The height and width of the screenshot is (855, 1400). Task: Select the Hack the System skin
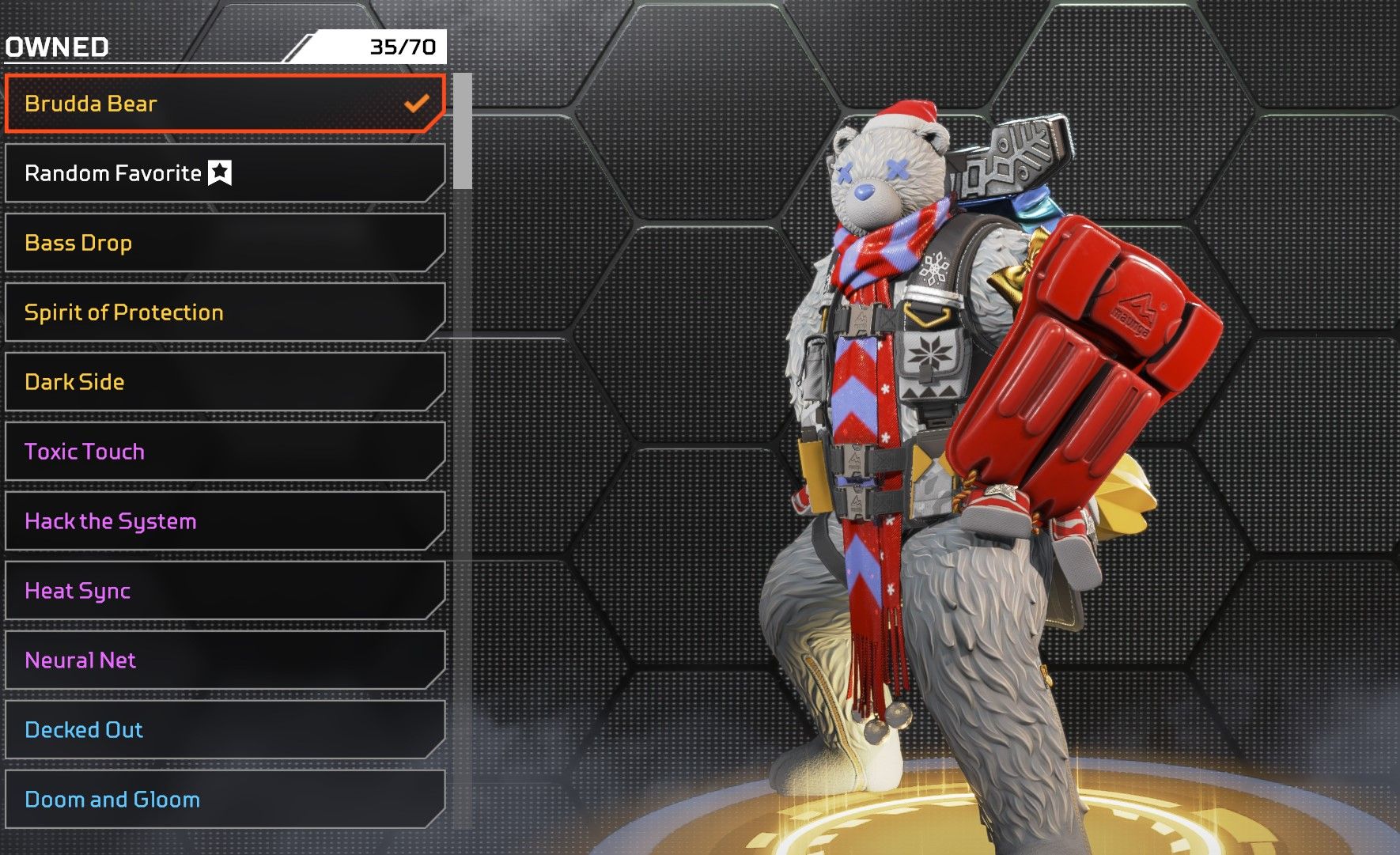tap(225, 521)
